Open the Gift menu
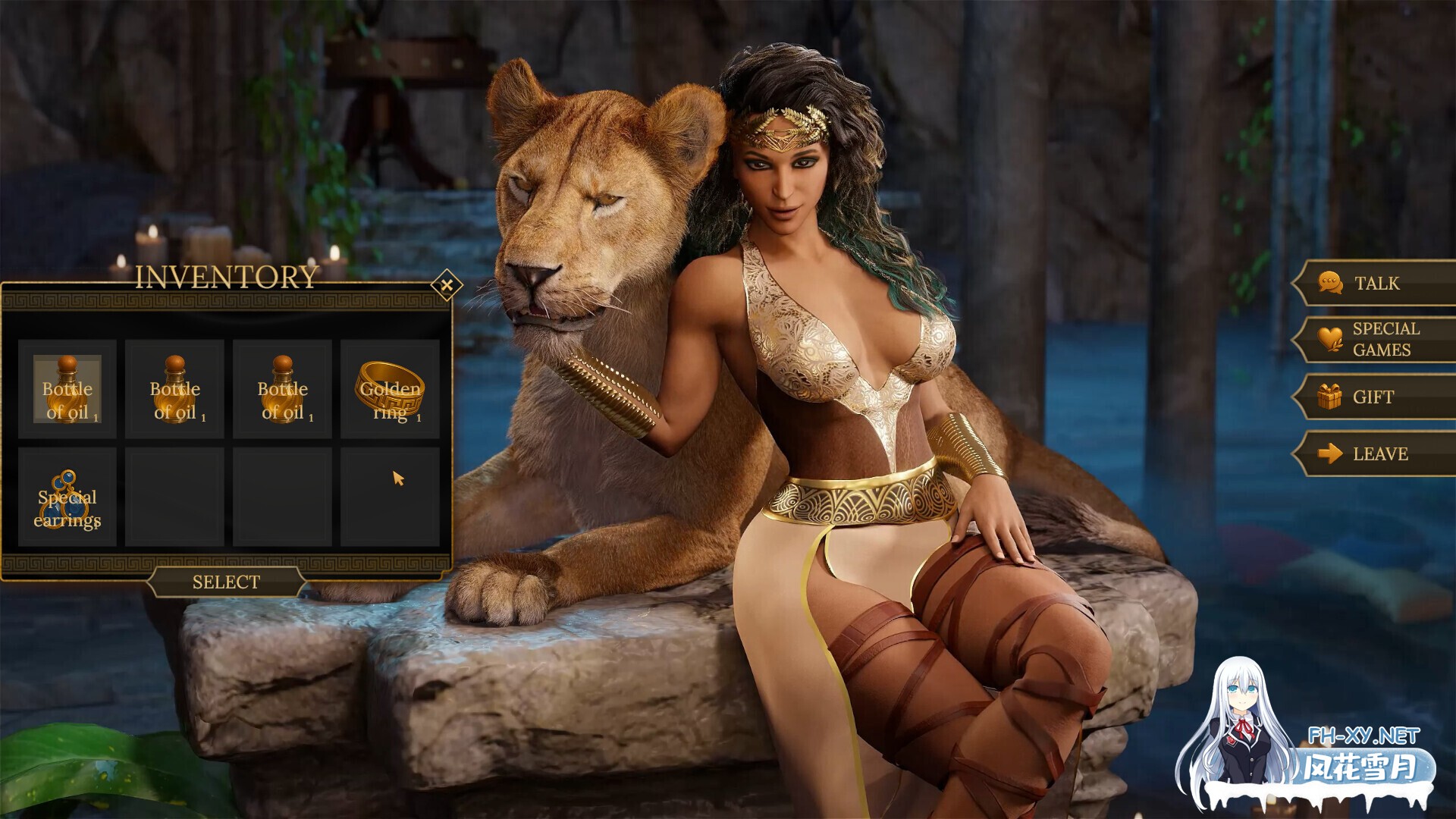Screen dimensions: 1456x819 [x=1374, y=397]
